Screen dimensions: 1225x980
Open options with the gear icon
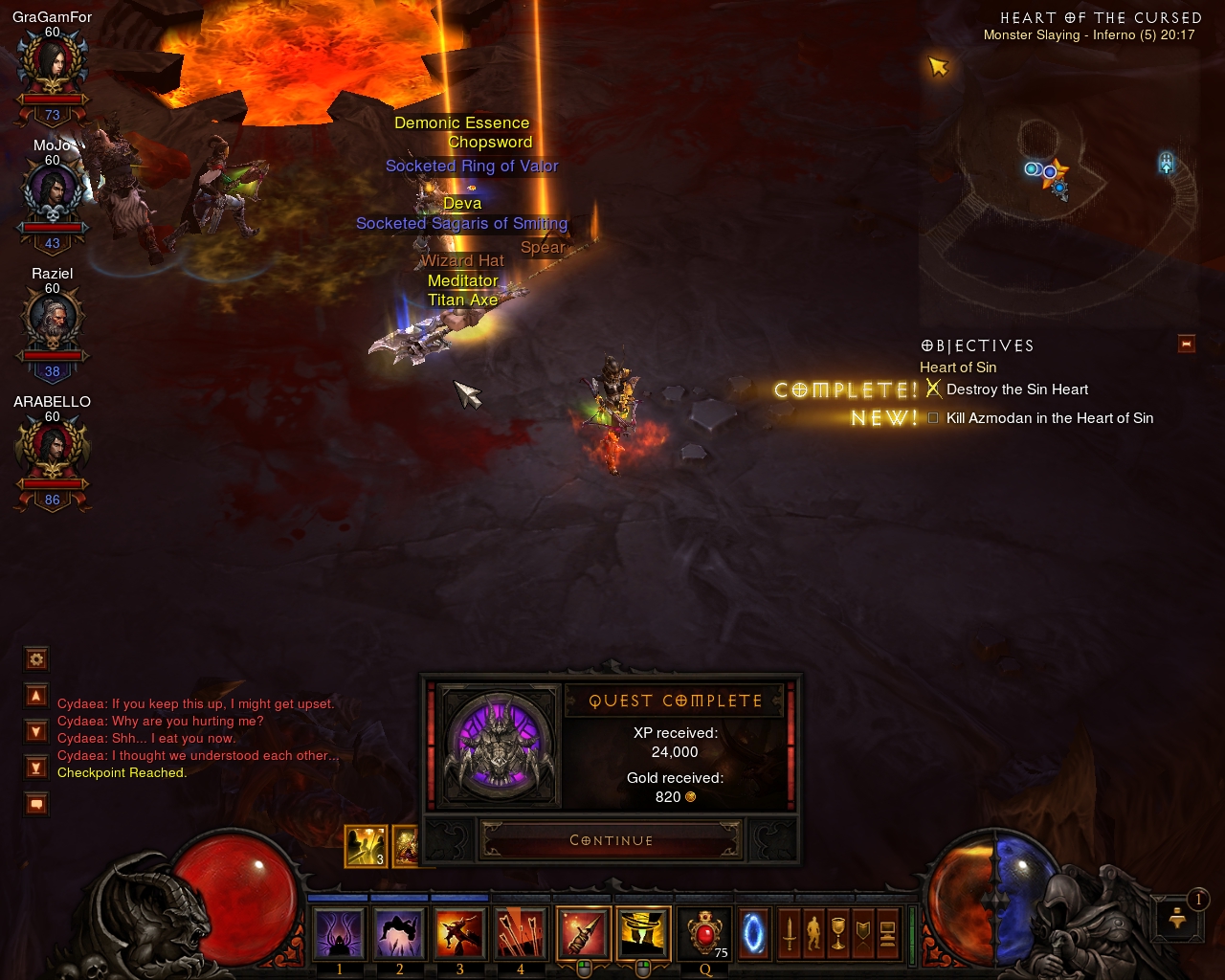pyautogui.click(x=35, y=659)
